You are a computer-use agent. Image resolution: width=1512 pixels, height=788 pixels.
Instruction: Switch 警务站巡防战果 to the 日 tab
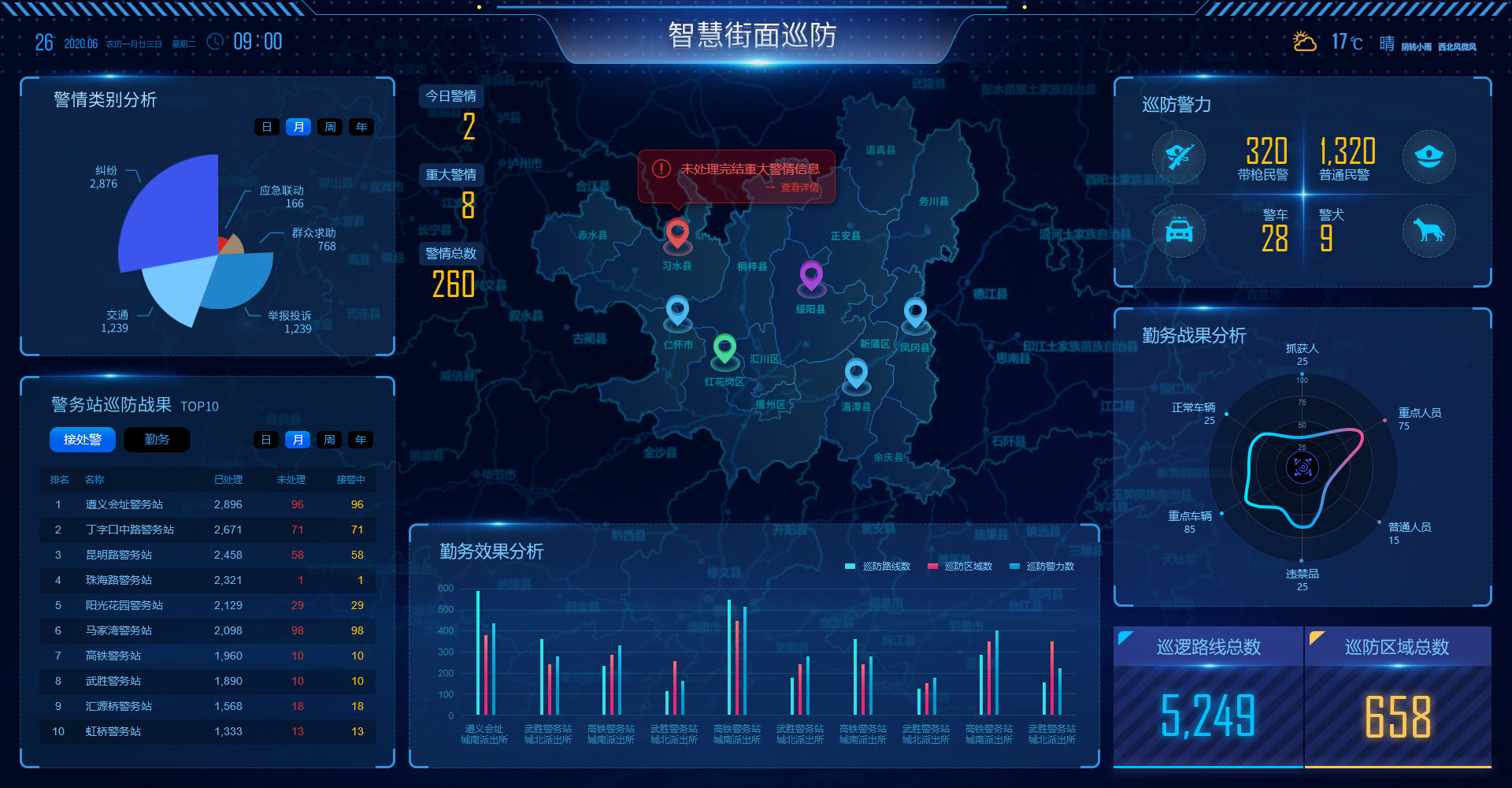click(266, 440)
